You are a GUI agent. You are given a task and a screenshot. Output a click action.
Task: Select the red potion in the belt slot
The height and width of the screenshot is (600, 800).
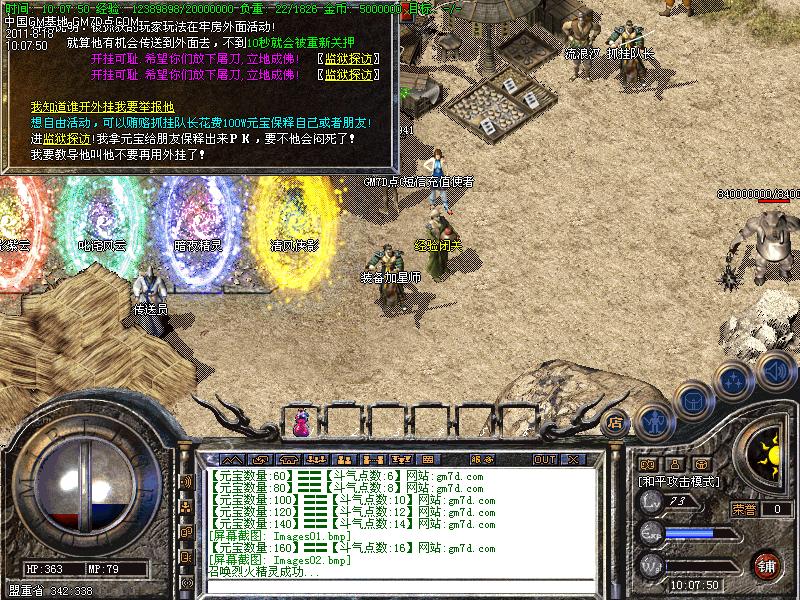coord(301,424)
